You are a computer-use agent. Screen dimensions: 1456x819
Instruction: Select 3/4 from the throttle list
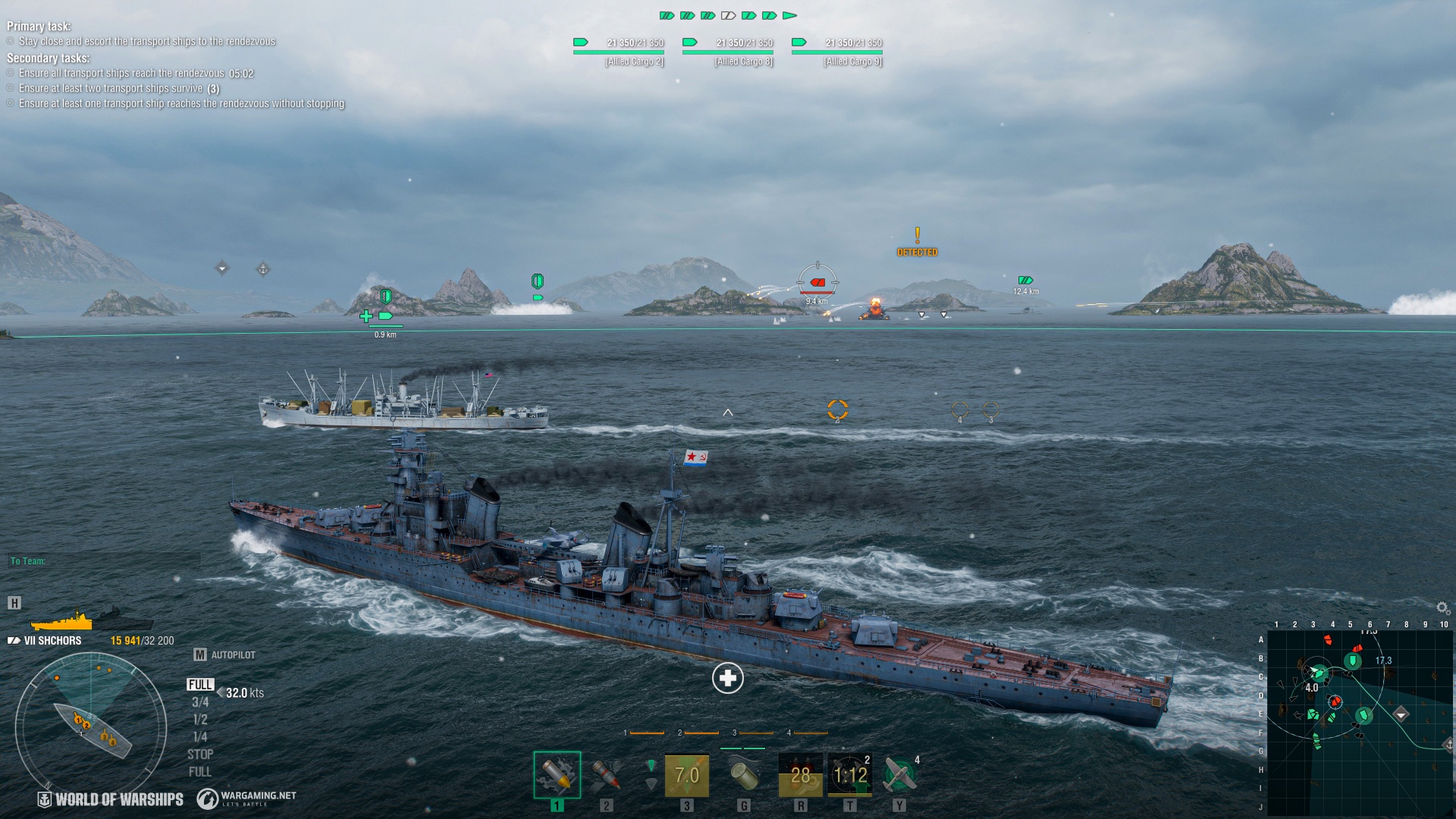point(199,701)
